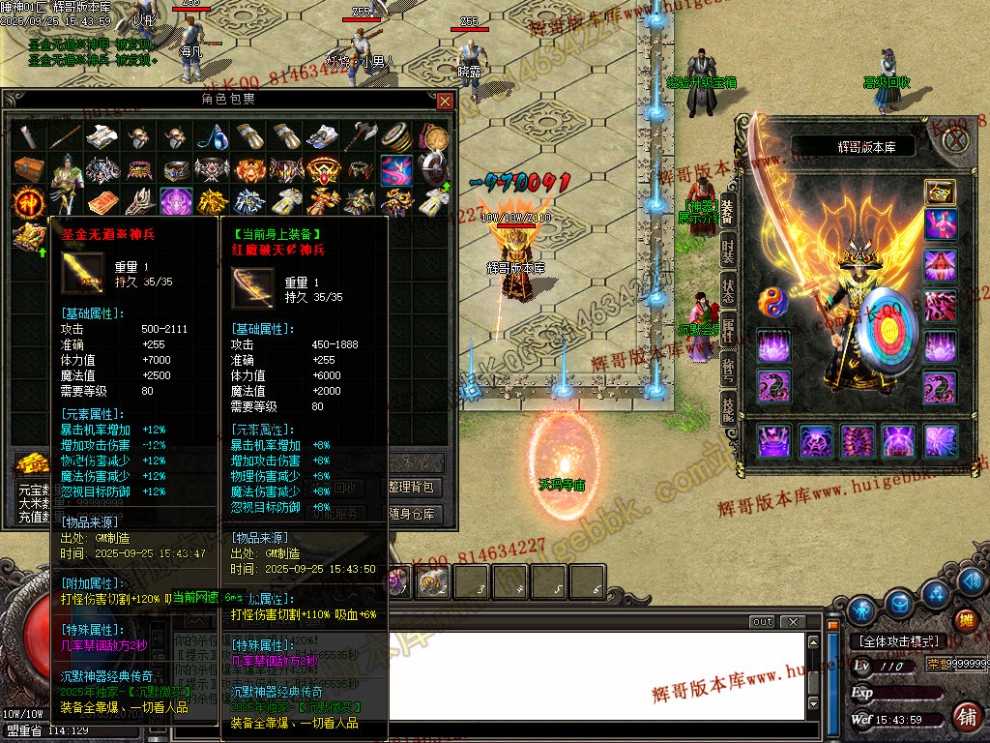Image resolution: width=990 pixels, height=743 pixels.
Task: Select the wooden treasure chest in the bag
Action: [x=27, y=170]
